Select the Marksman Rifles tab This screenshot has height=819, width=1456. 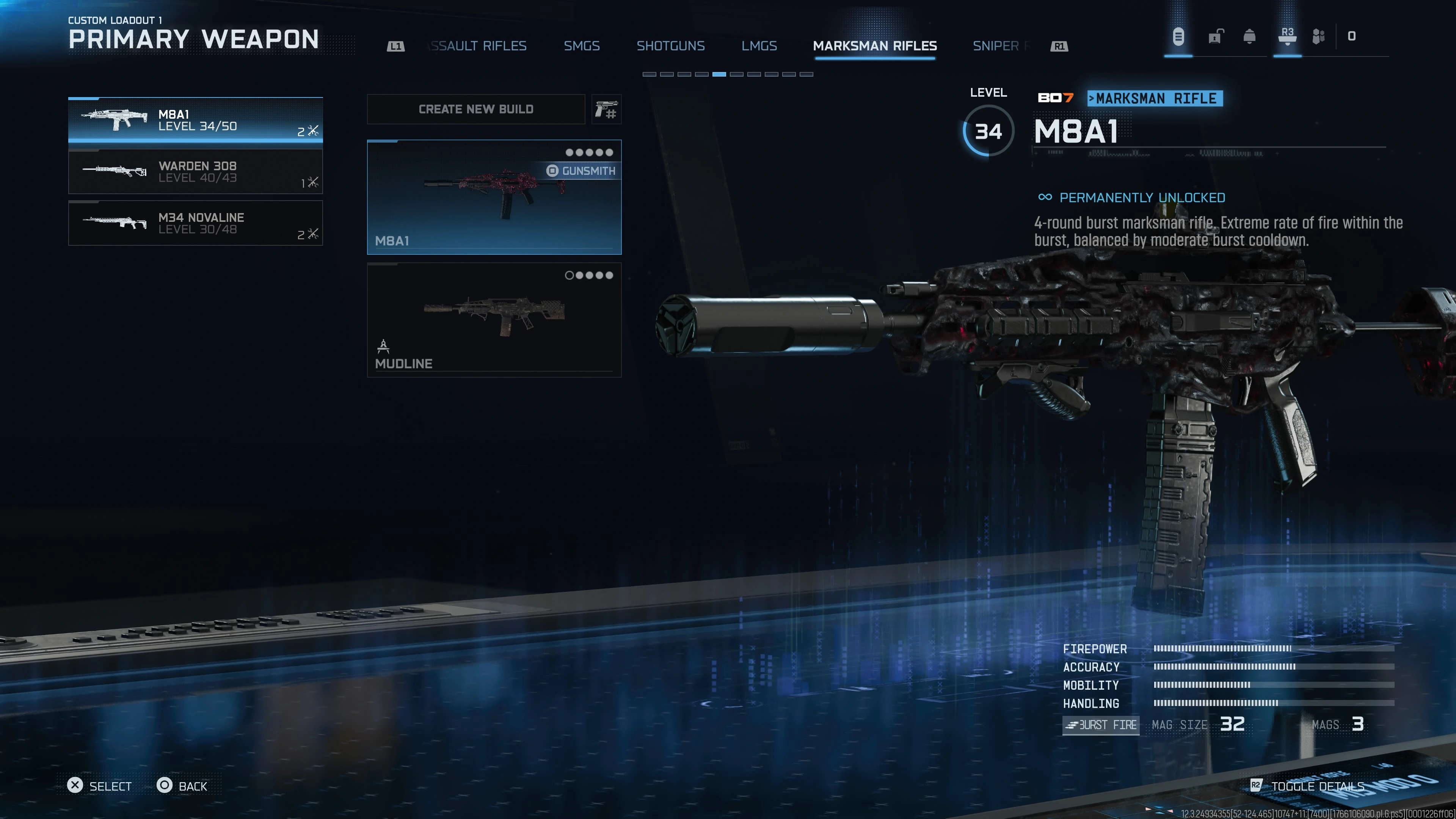874,46
